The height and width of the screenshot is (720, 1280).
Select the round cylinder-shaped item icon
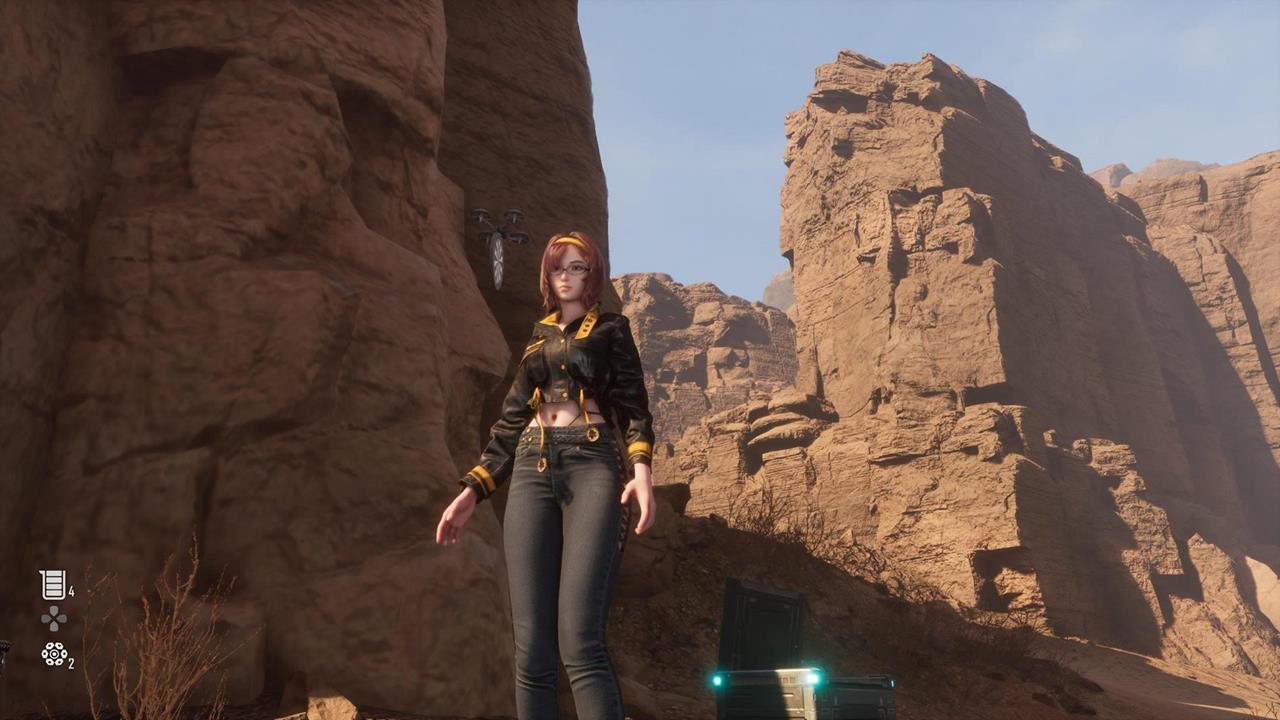click(x=53, y=654)
